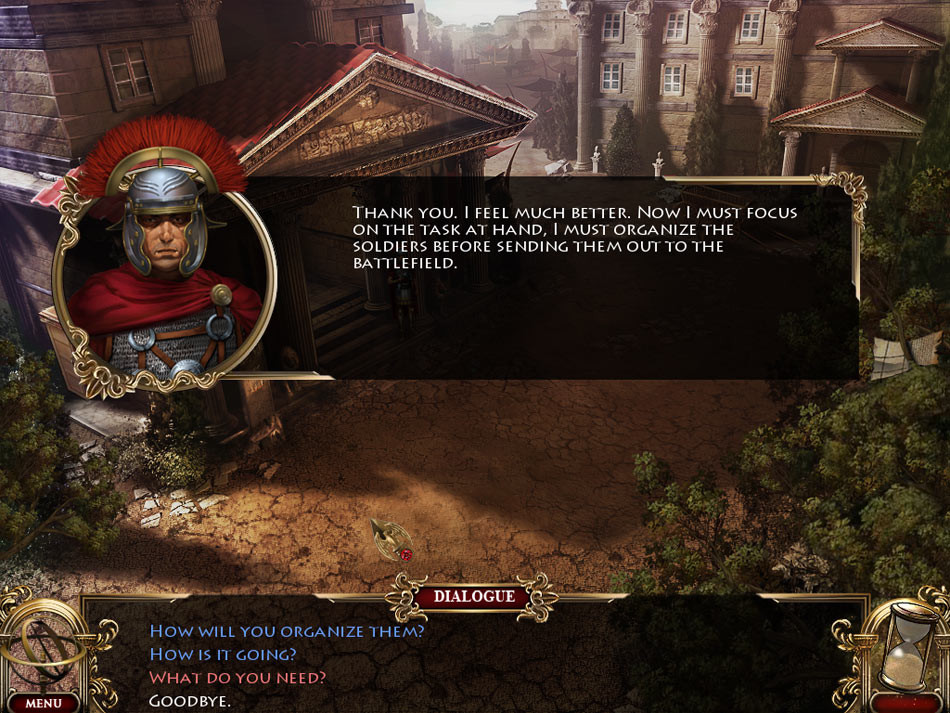Screen dimensions: 950x713
Task: End the conversation with "Goodbye."
Action: tap(190, 701)
